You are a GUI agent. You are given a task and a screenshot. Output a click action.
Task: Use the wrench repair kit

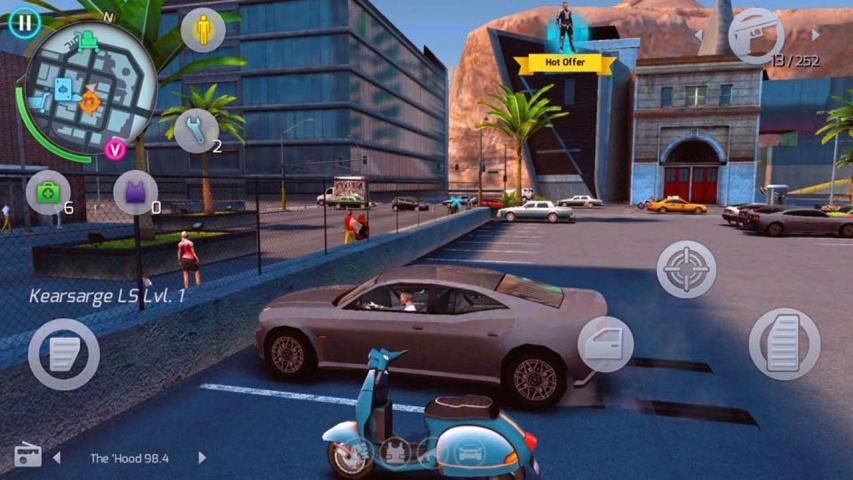coord(196,130)
